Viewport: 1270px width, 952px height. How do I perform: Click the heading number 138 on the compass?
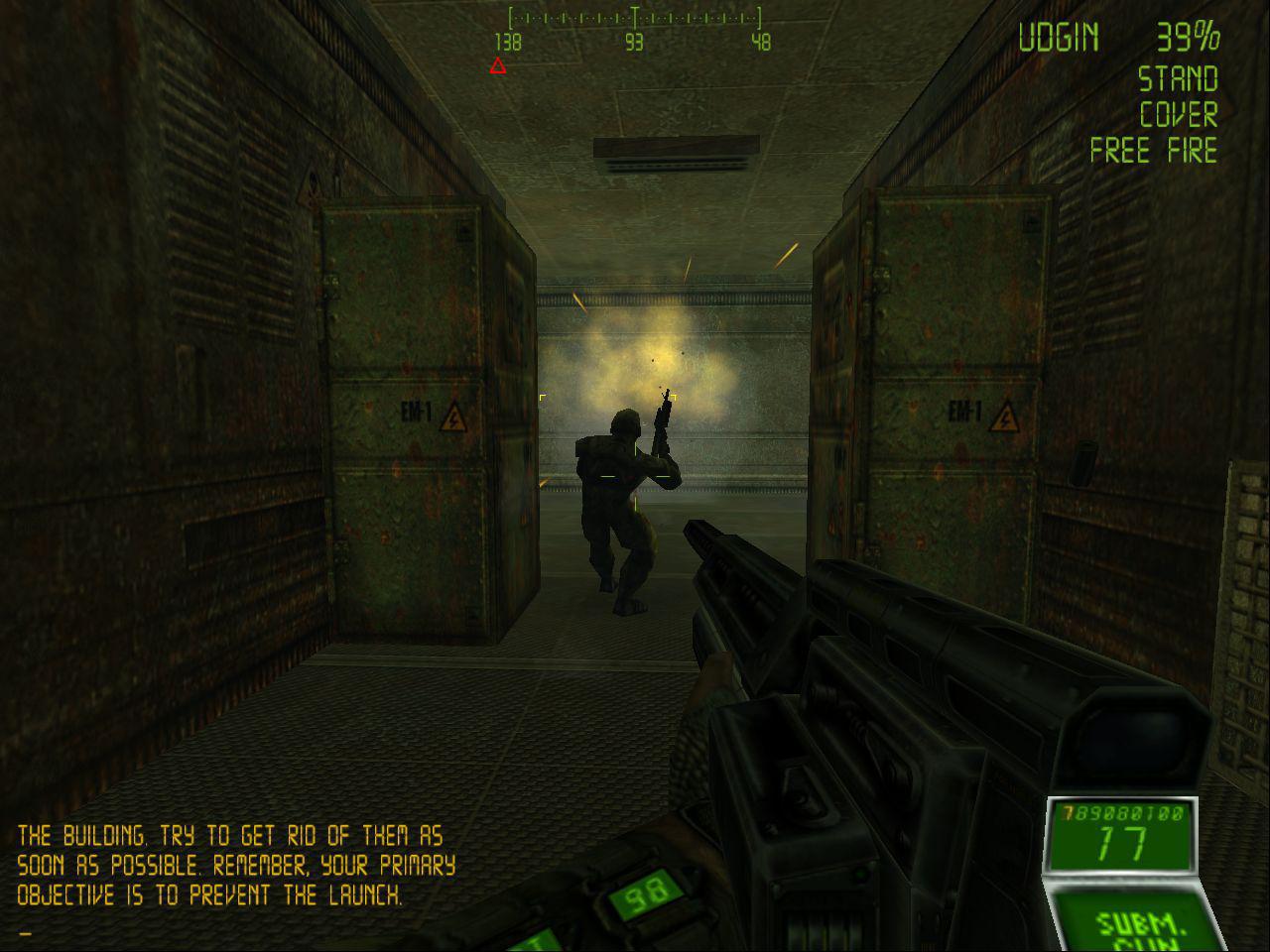(507, 41)
